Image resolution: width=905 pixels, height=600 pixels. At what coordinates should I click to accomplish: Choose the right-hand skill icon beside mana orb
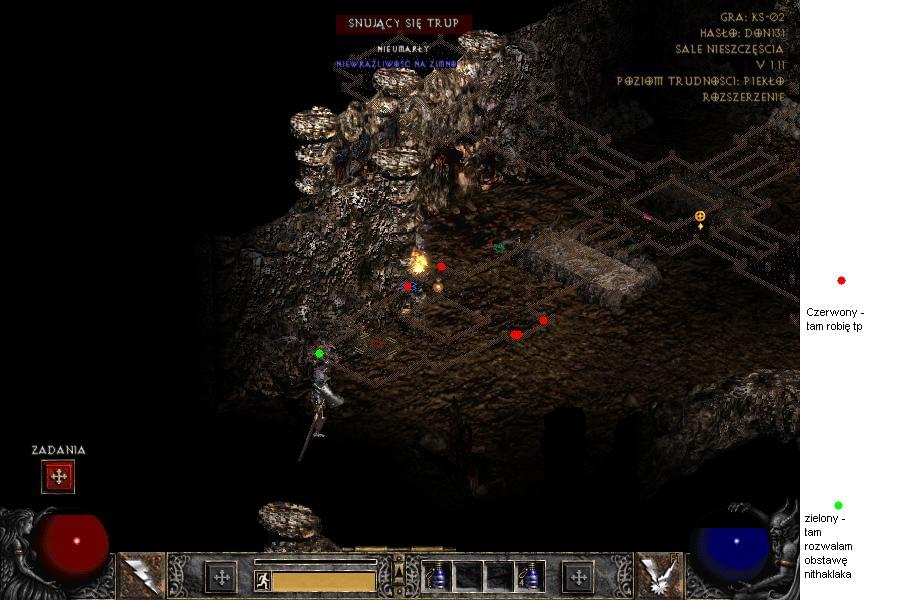tap(658, 575)
